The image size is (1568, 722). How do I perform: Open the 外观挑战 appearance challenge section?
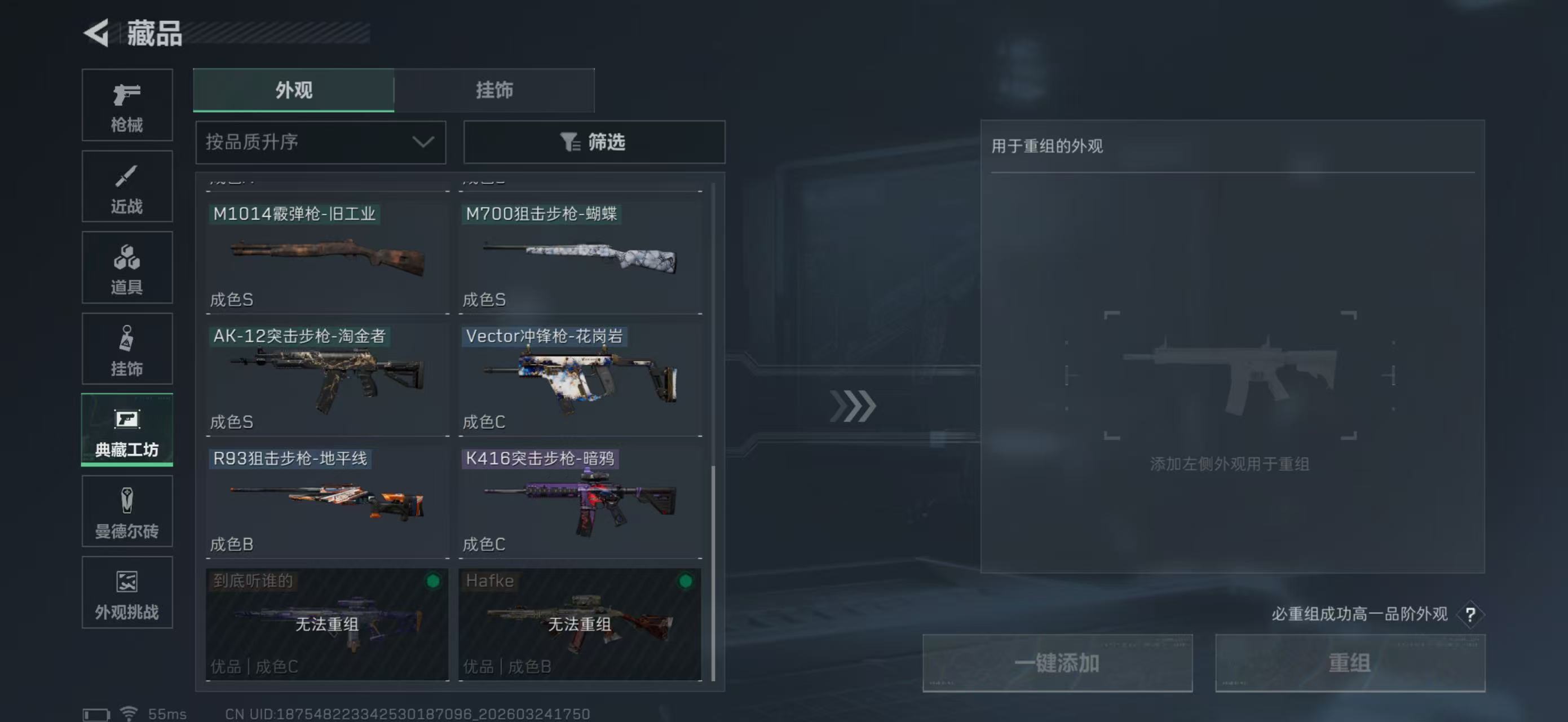pos(127,592)
